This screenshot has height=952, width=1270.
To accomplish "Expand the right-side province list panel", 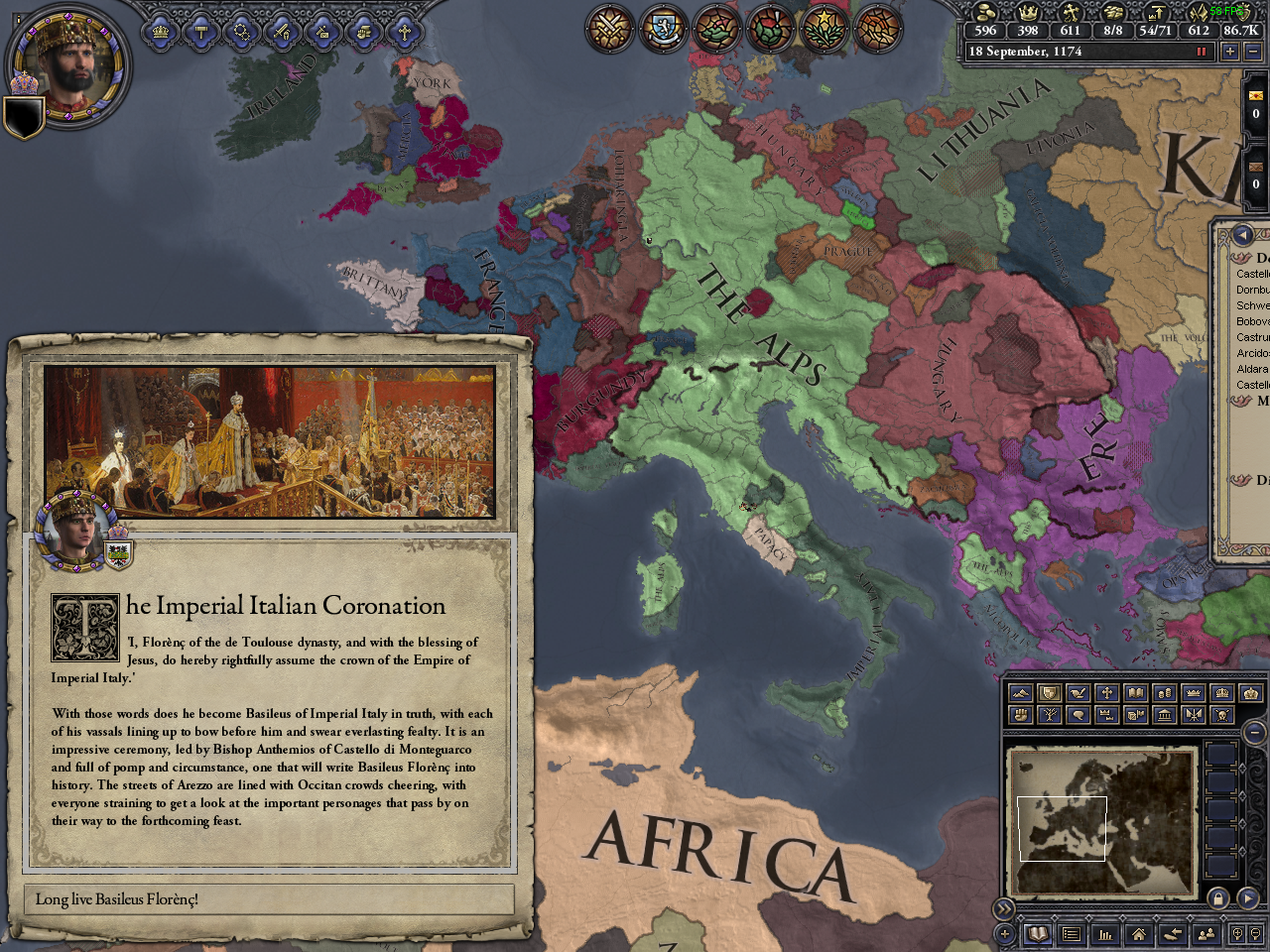I will click(1242, 234).
